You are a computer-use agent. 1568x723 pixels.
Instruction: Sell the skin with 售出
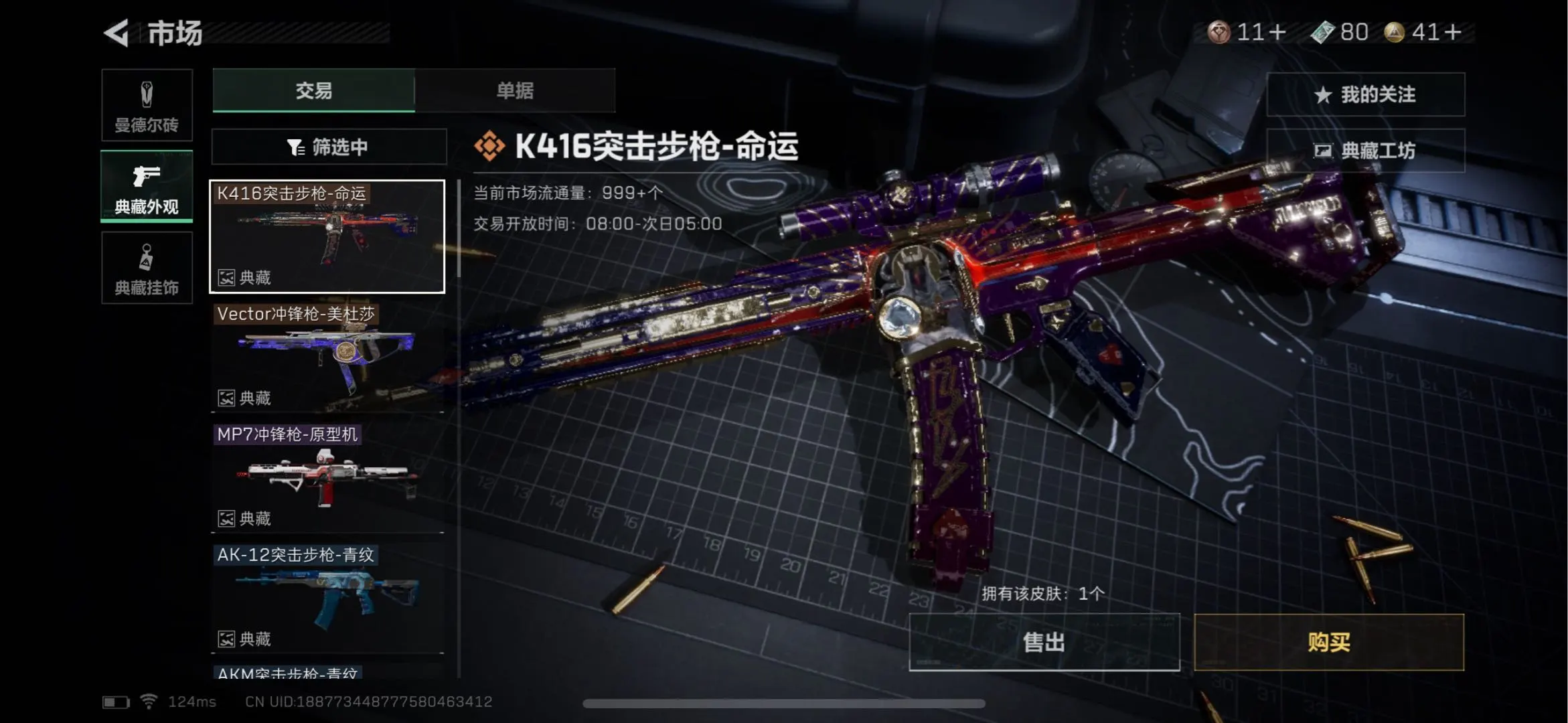click(1044, 642)
